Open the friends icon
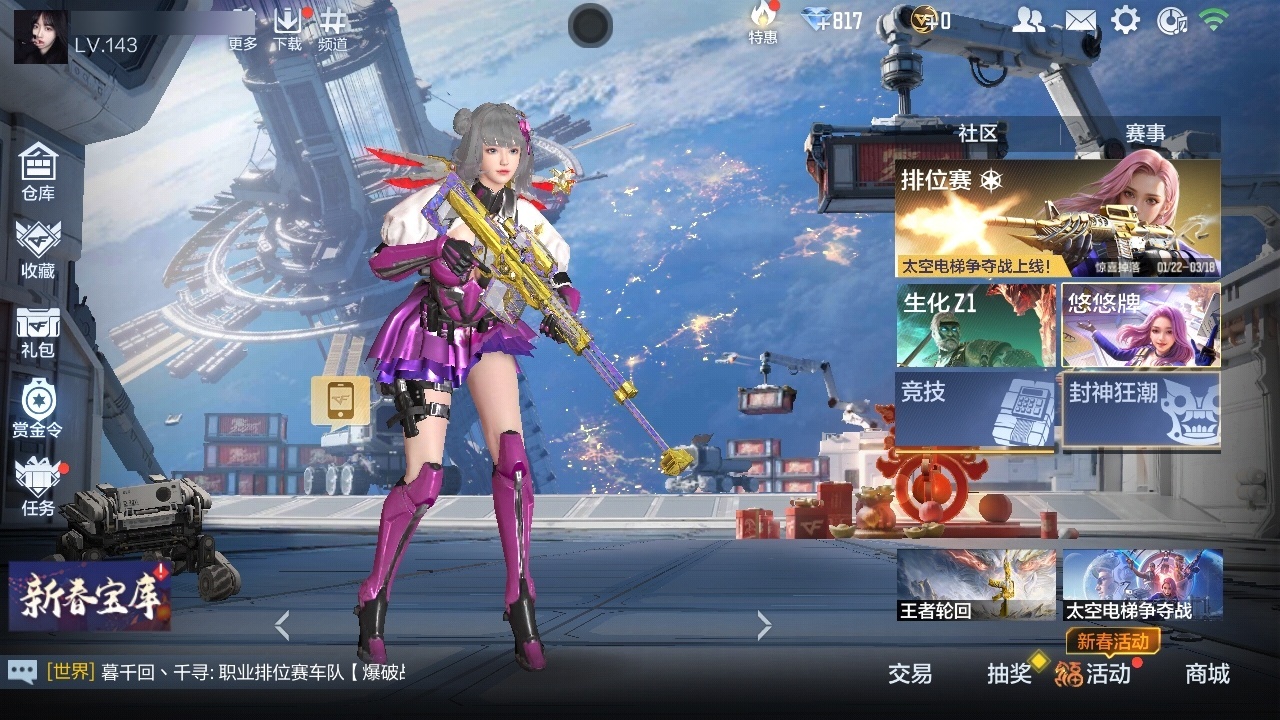Screen dimensions: 1280x720 point(1028,20)
